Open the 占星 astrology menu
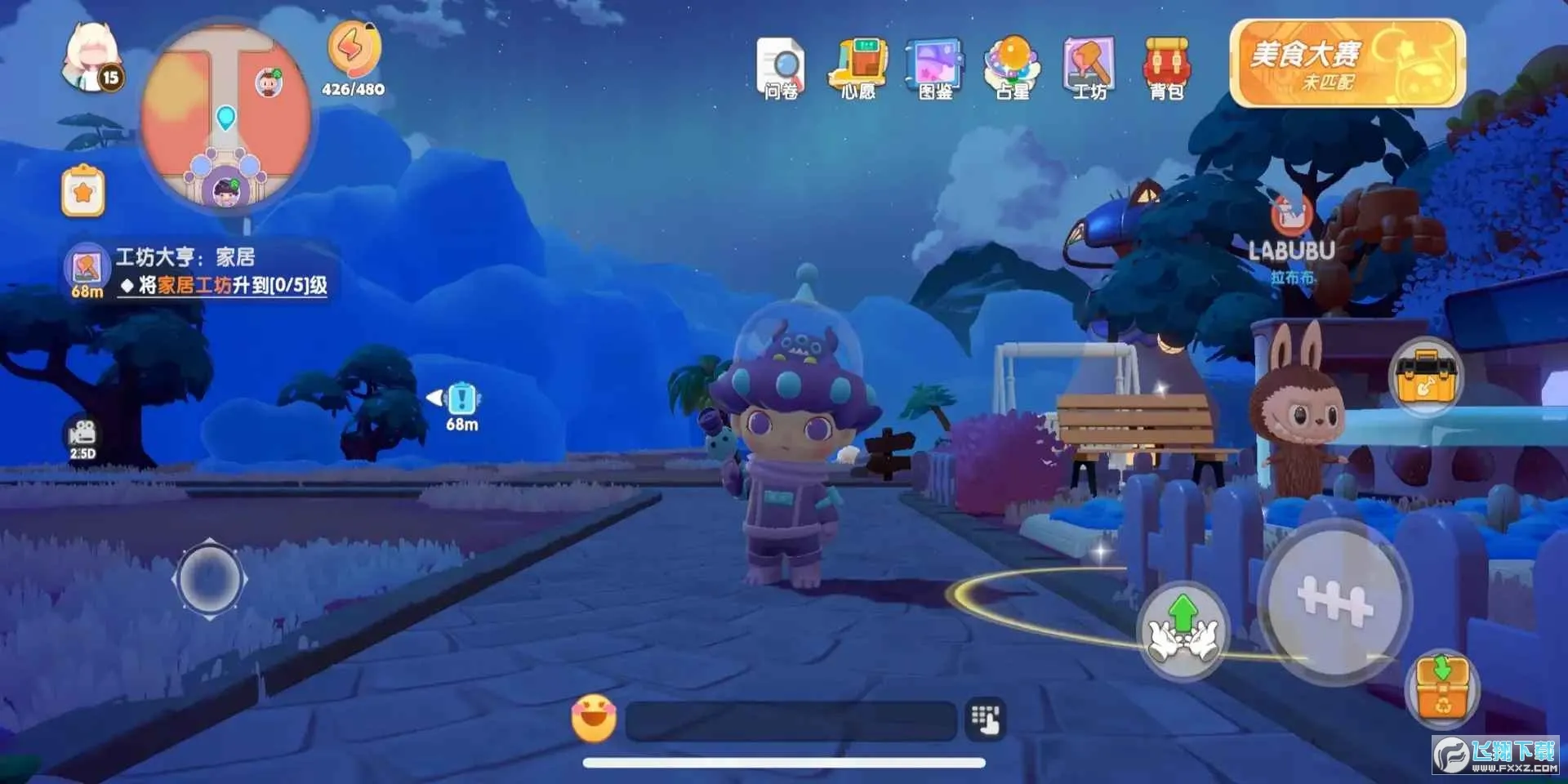 (x=1013, y=69)
